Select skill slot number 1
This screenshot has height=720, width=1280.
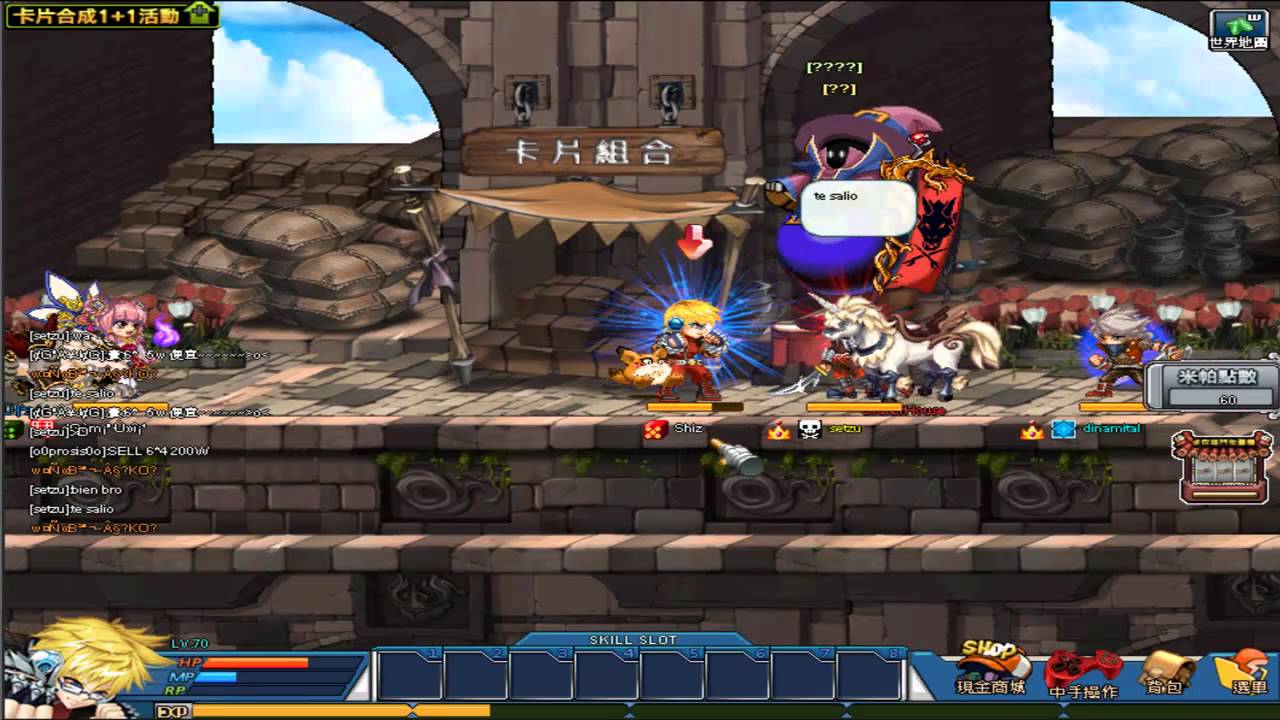[409, 676]
